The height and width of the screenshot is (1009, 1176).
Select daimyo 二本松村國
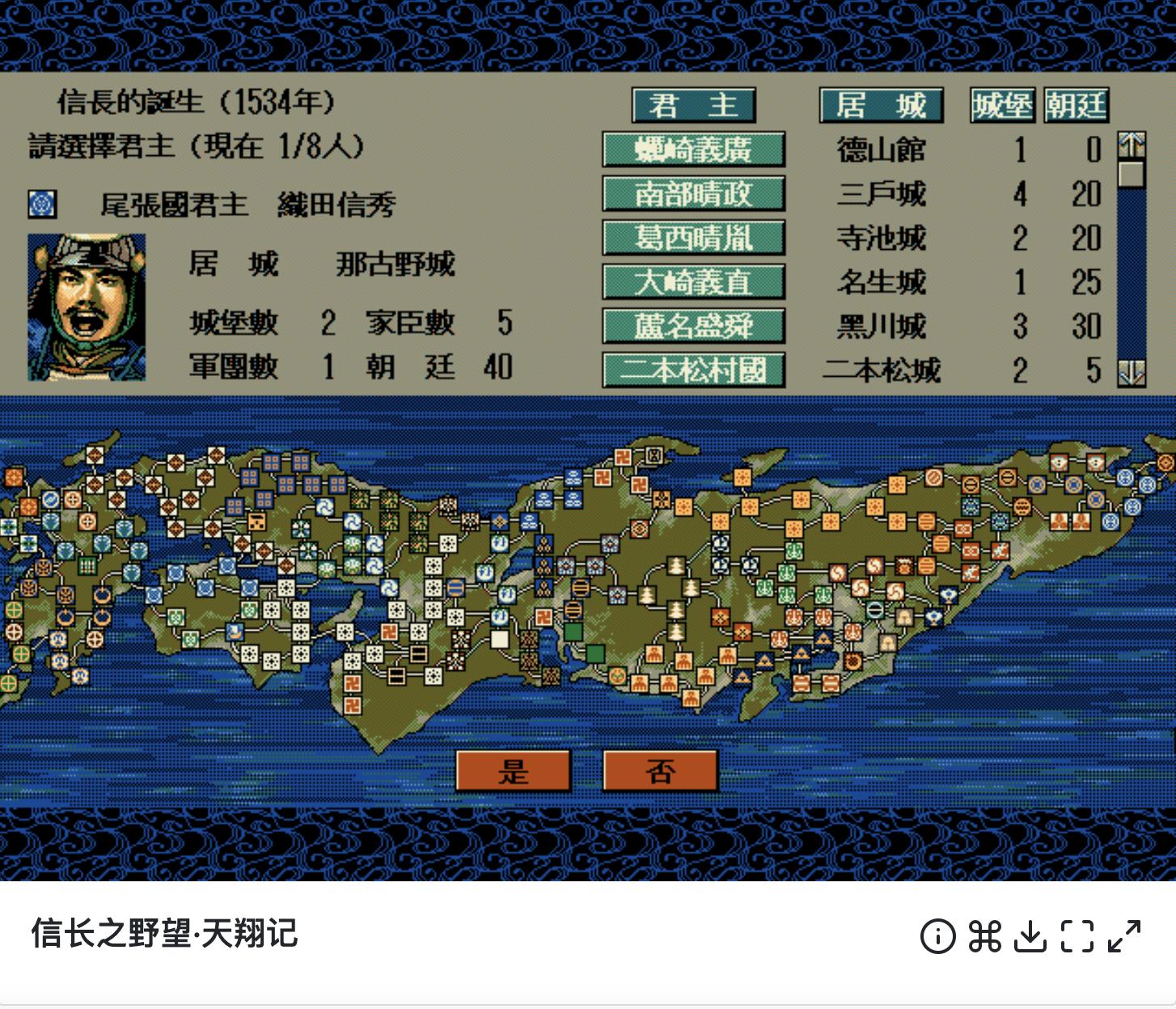tap(693, 370)
